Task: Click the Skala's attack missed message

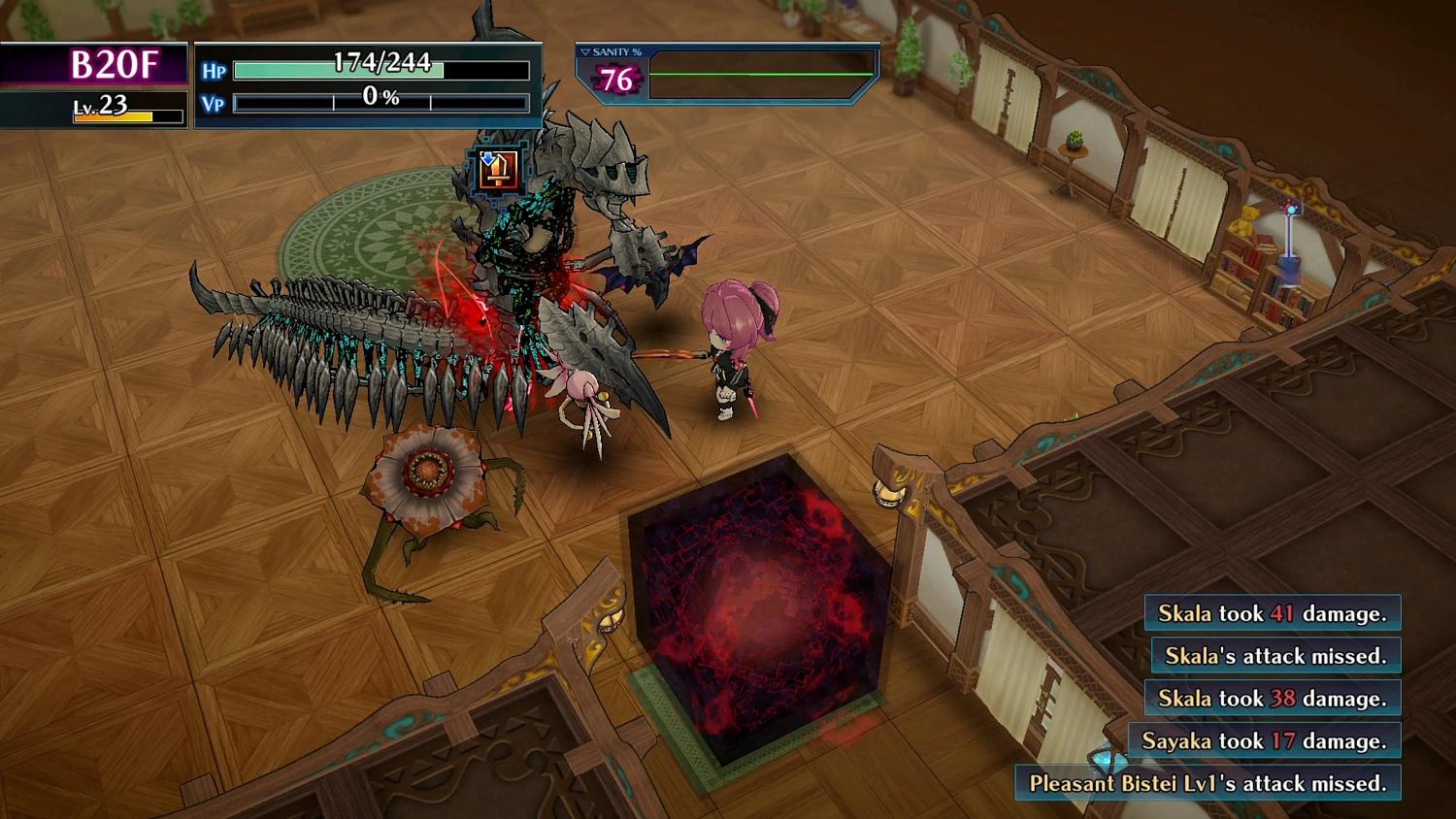Action: [x=1274, y=656]
